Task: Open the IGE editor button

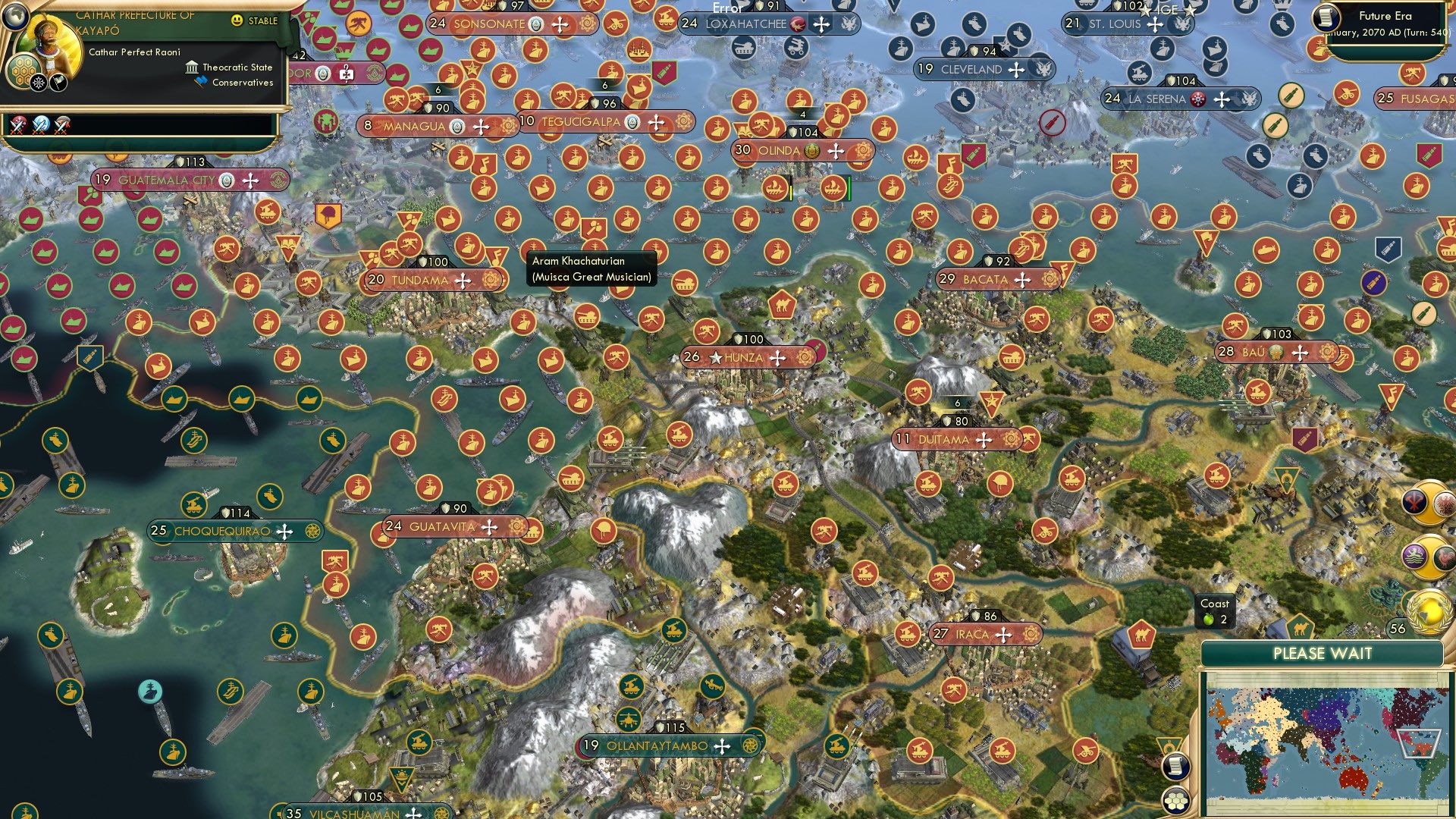Action: click(1166, 9)
